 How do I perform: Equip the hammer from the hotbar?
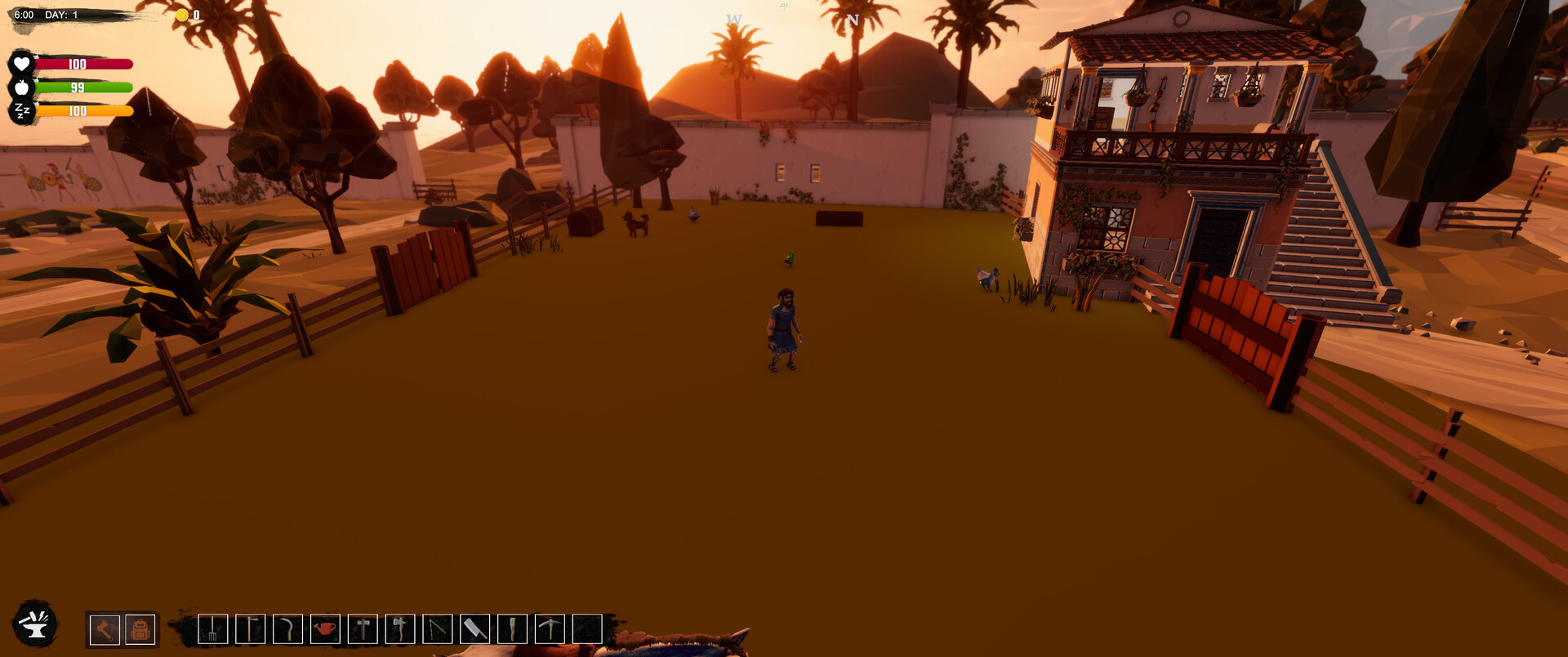click(x=361, y=631)
